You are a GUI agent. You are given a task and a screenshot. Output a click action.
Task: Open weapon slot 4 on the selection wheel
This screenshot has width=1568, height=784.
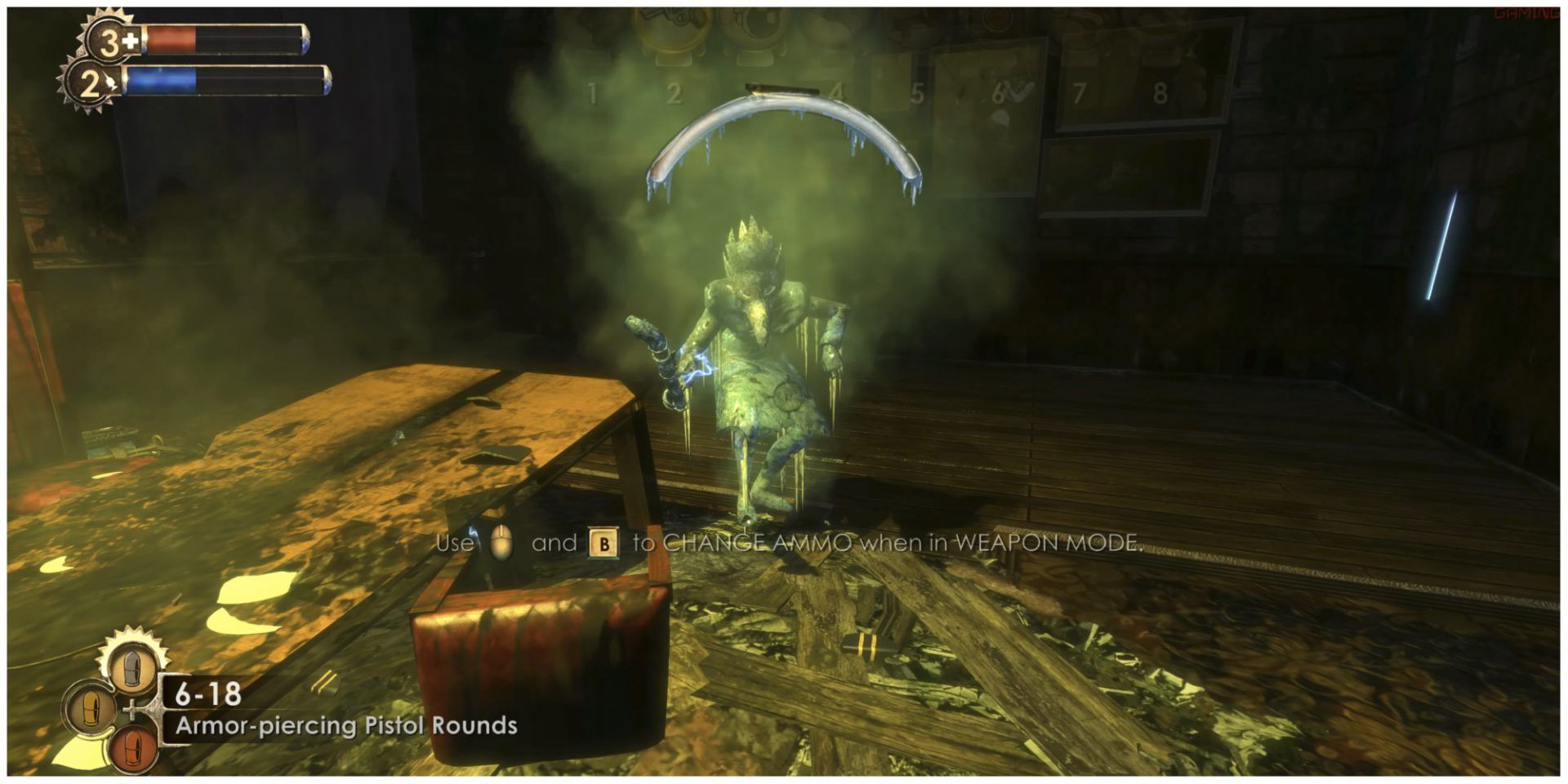click(837, 90)
